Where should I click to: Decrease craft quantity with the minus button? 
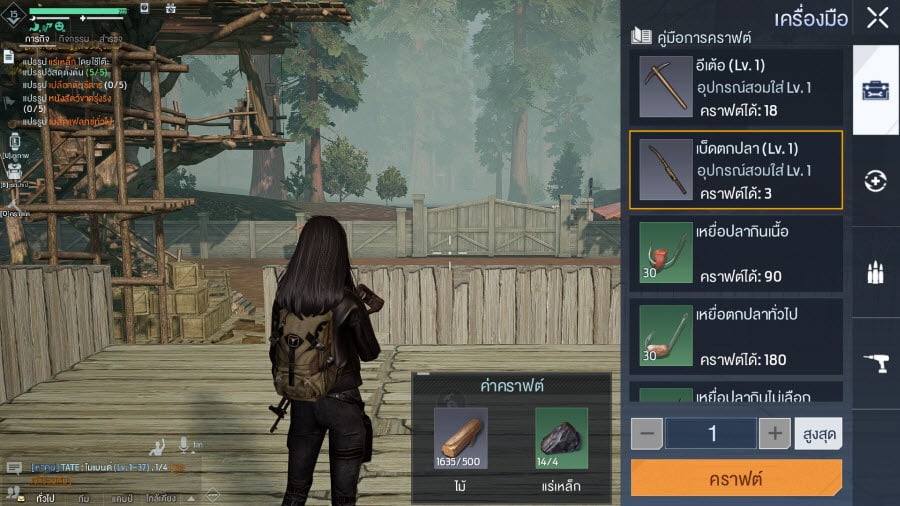[647, 433]
